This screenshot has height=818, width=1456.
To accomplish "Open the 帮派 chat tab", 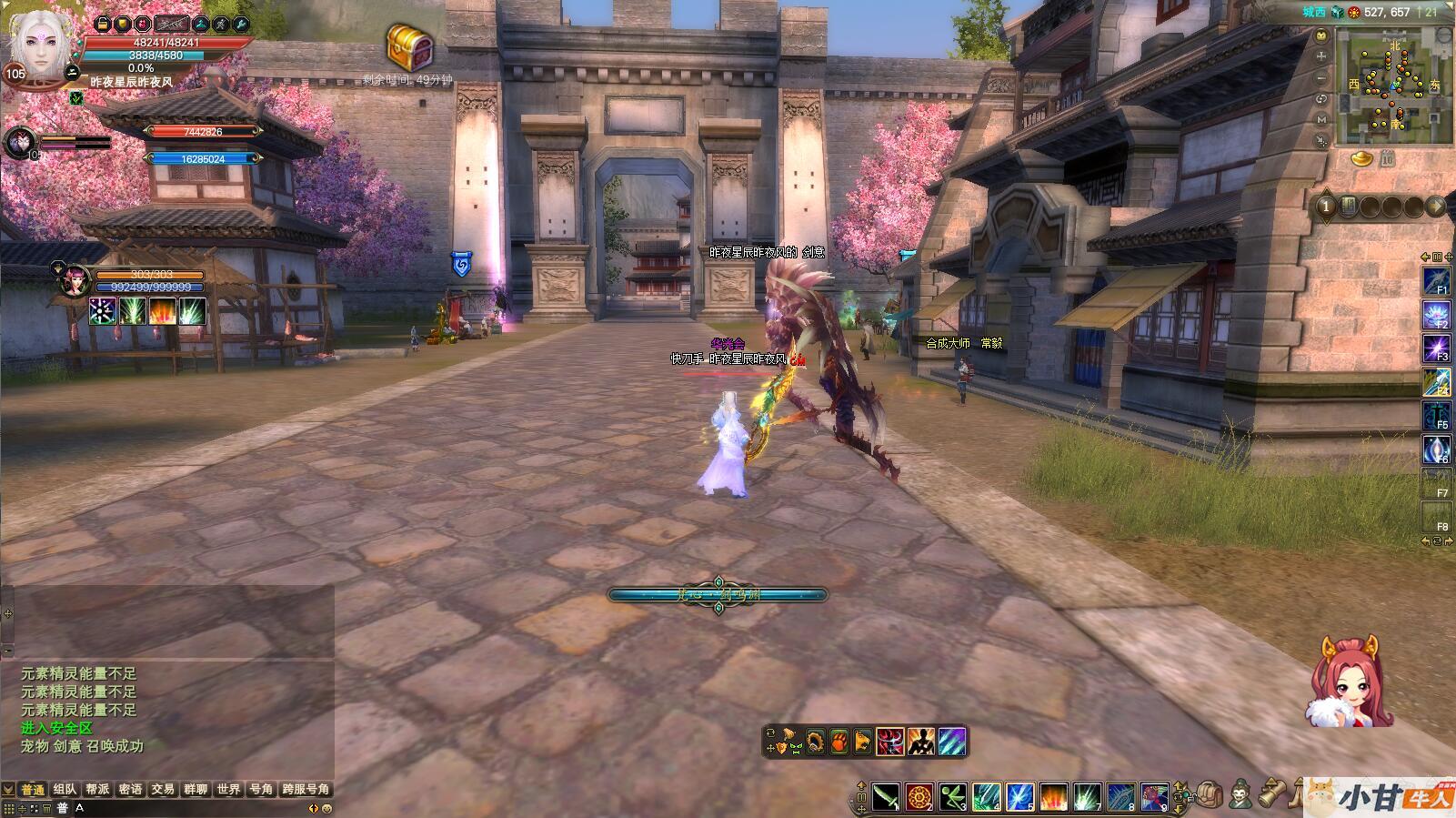I will click(x=97, y=790).
